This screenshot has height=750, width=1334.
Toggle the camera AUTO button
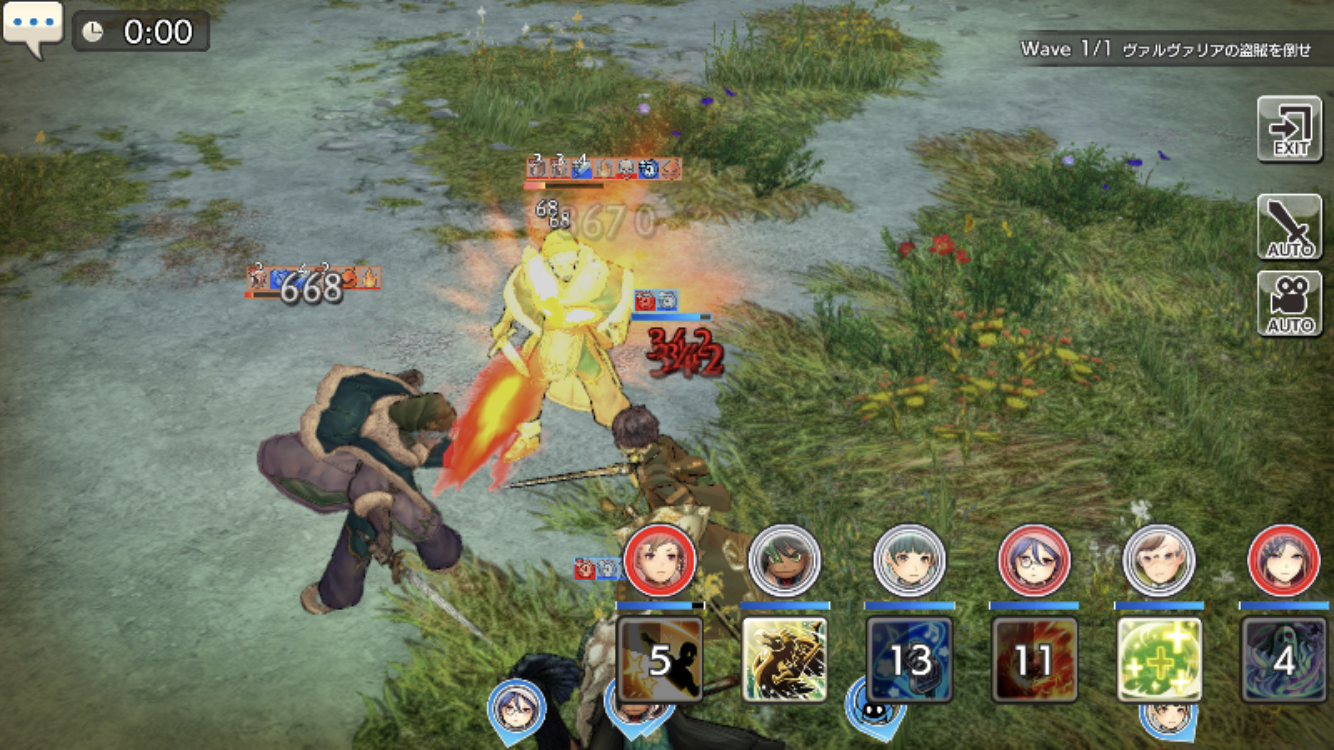pos(1289,303)
